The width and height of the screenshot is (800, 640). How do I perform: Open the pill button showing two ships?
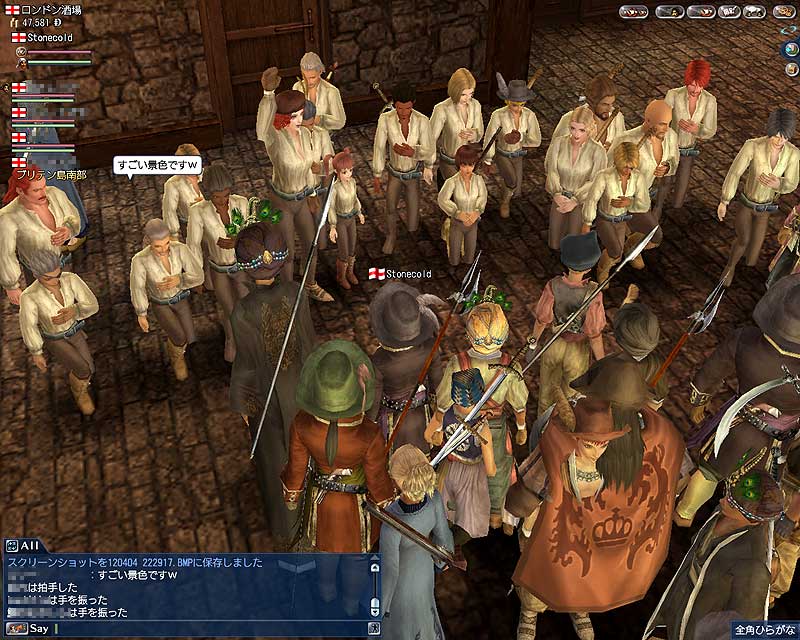[x=633, y=12]
